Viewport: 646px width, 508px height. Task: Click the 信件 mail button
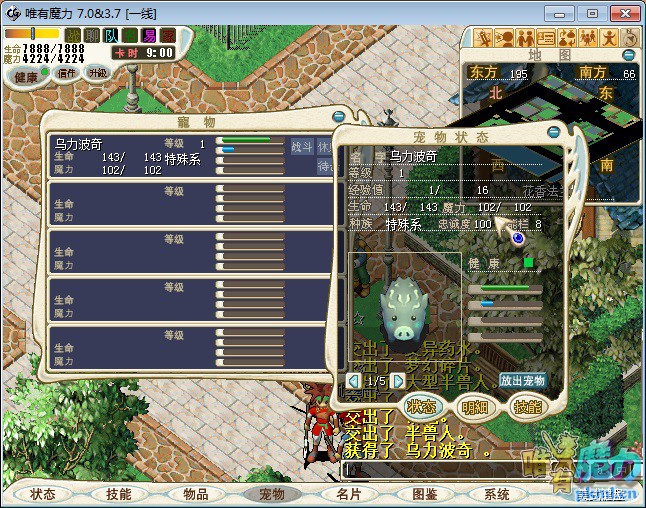[x=67, y=73]
